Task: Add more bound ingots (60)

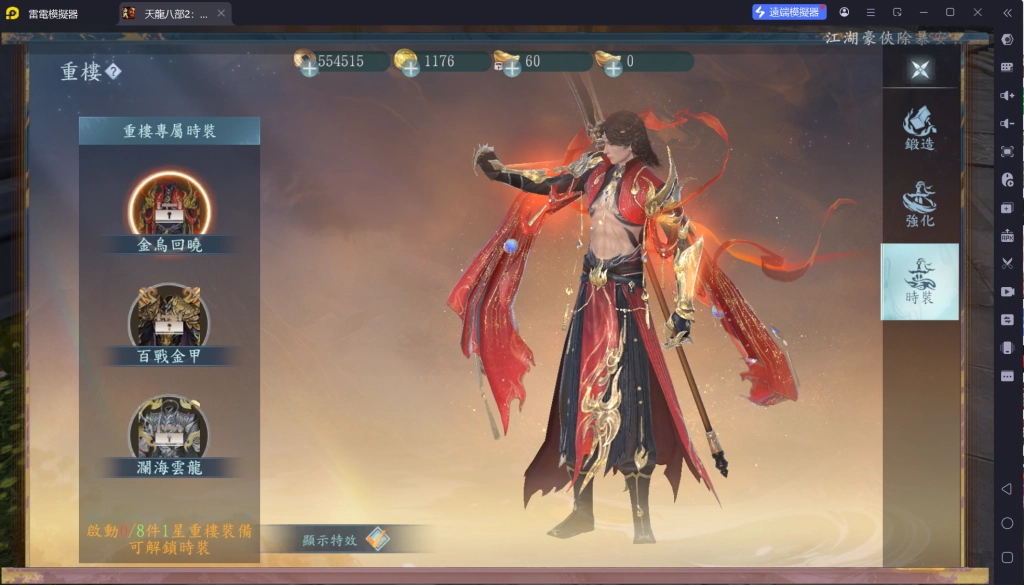Action: tap(511, 67)
